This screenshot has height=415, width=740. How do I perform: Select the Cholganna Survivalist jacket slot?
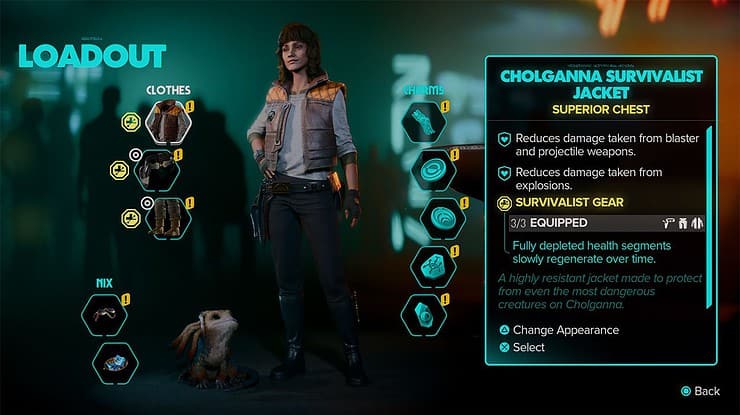165,122
